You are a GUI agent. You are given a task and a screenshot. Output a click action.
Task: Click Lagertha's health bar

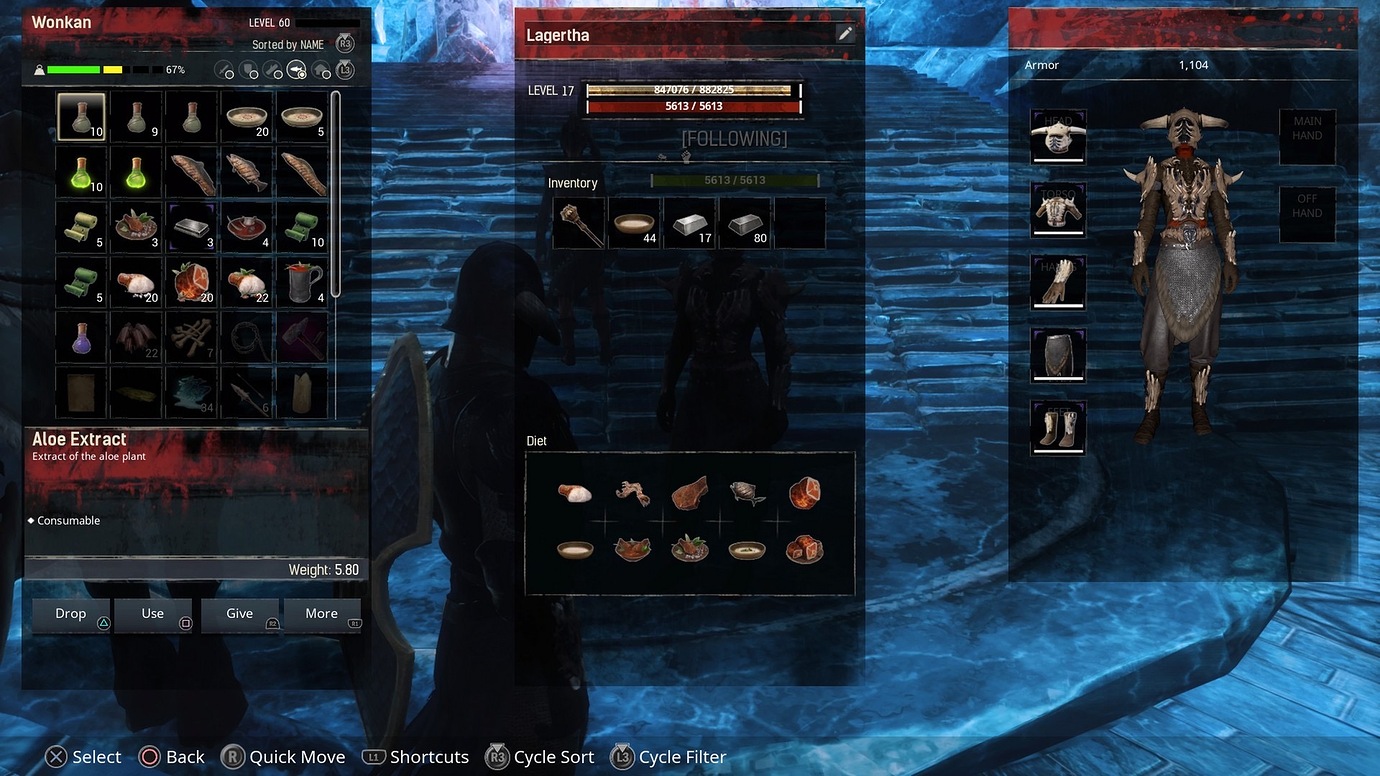click(x=693, y=105)
